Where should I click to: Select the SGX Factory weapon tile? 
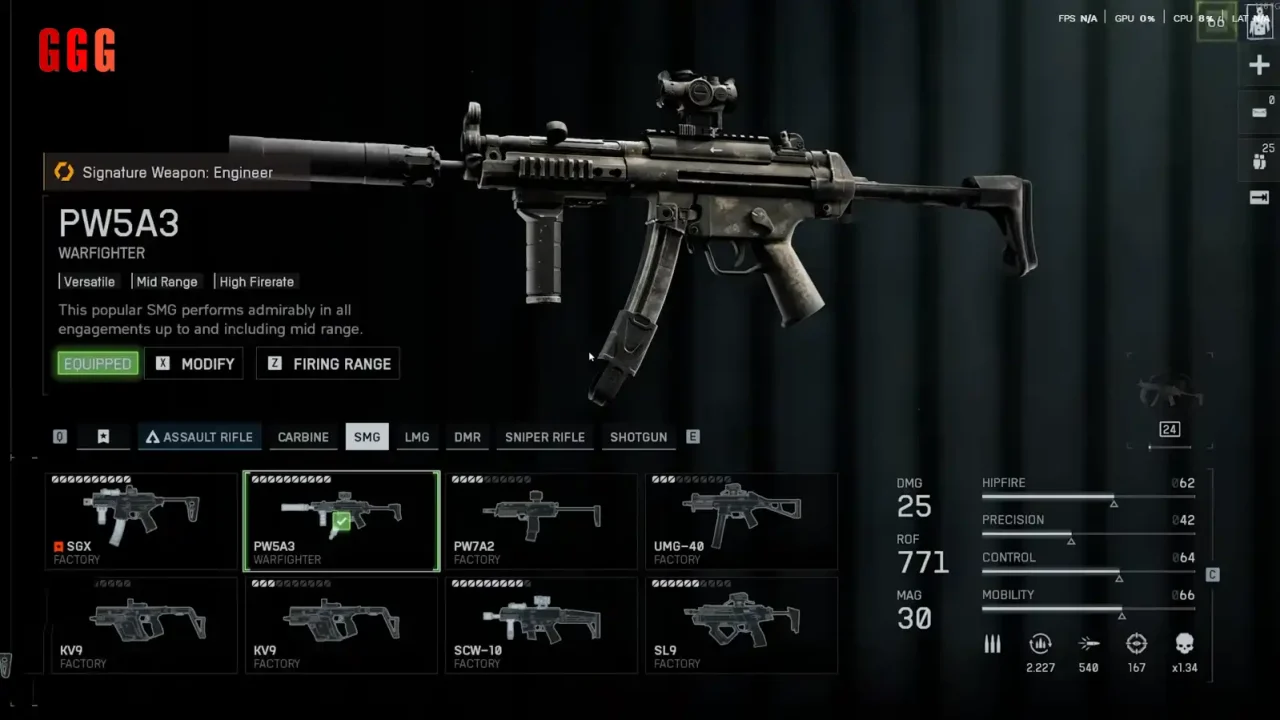[141, 521]
